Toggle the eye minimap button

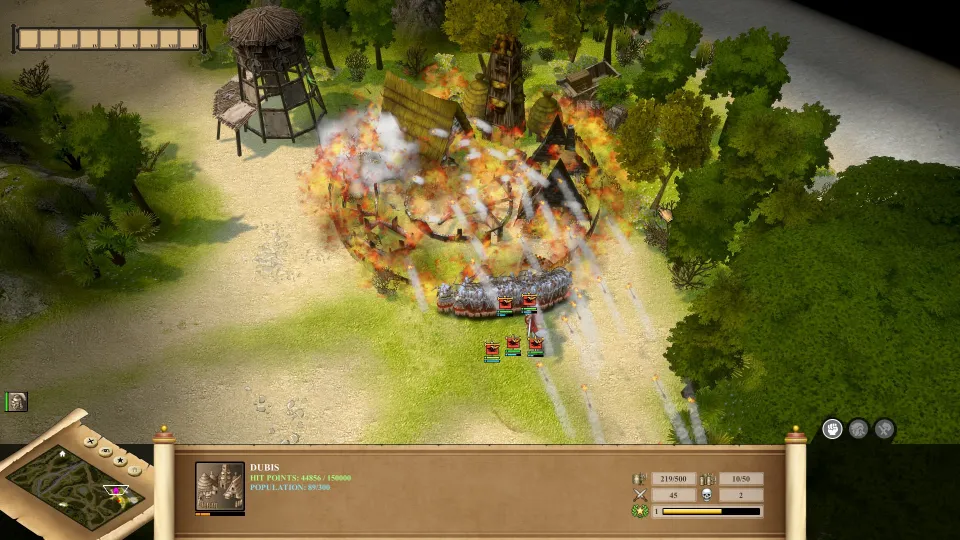tap(106, 451)
